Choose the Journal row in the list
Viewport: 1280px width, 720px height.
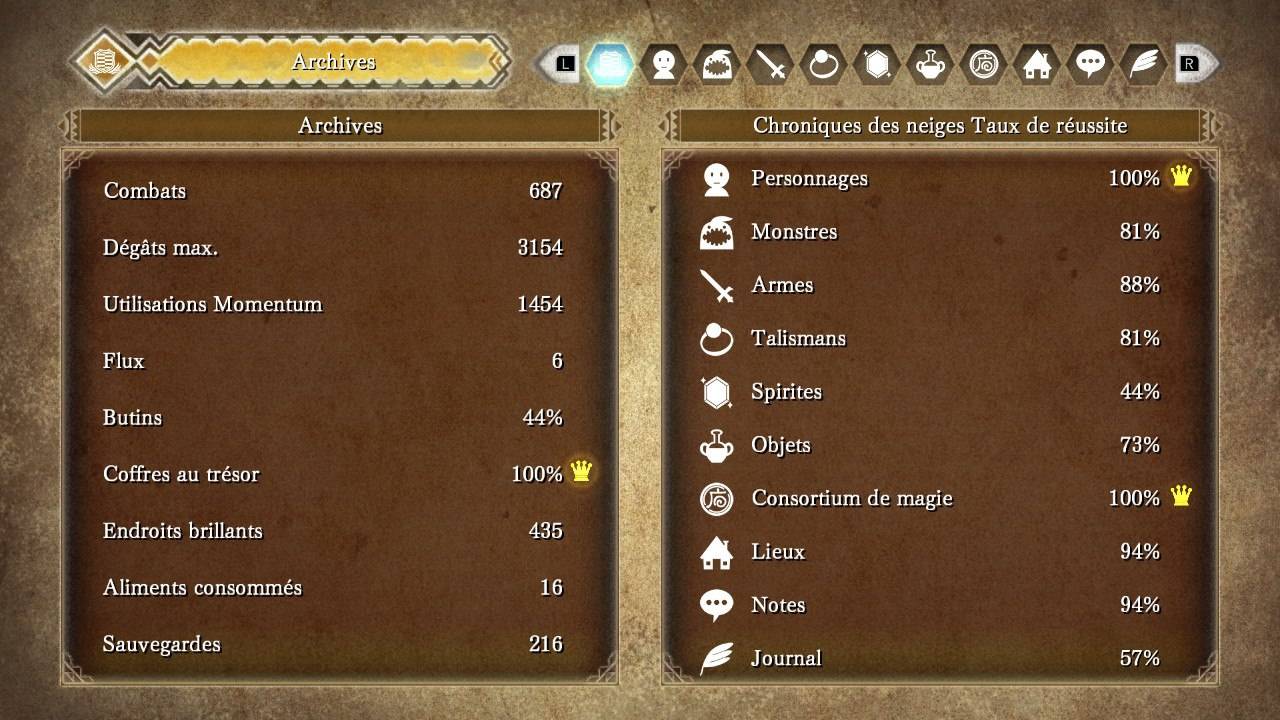tap(938, 658)
